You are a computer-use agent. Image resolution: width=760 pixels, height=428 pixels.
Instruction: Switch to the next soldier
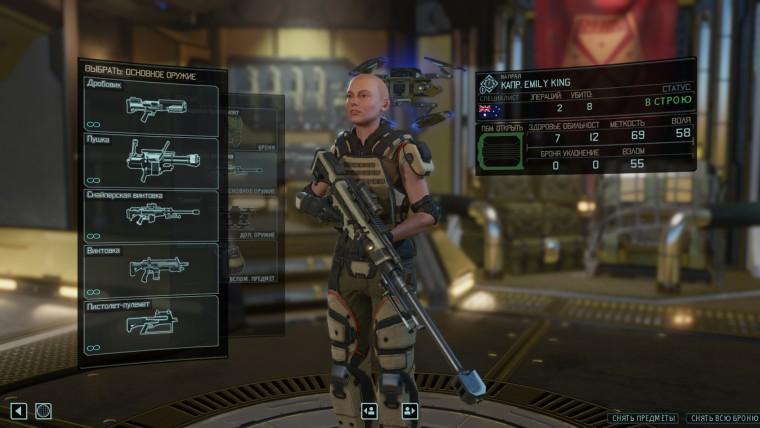(409, 410)
